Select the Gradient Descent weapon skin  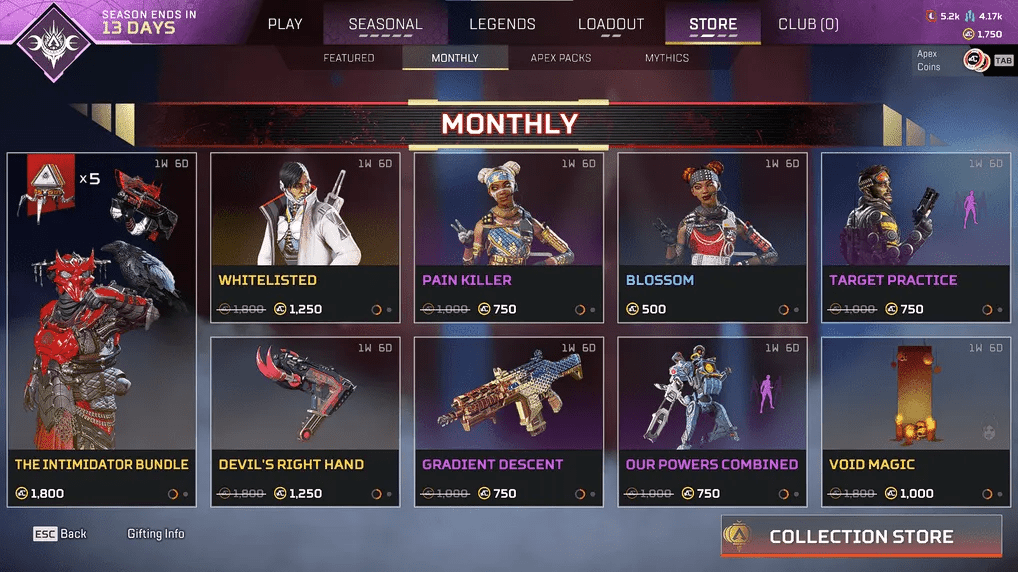point(509,421)
